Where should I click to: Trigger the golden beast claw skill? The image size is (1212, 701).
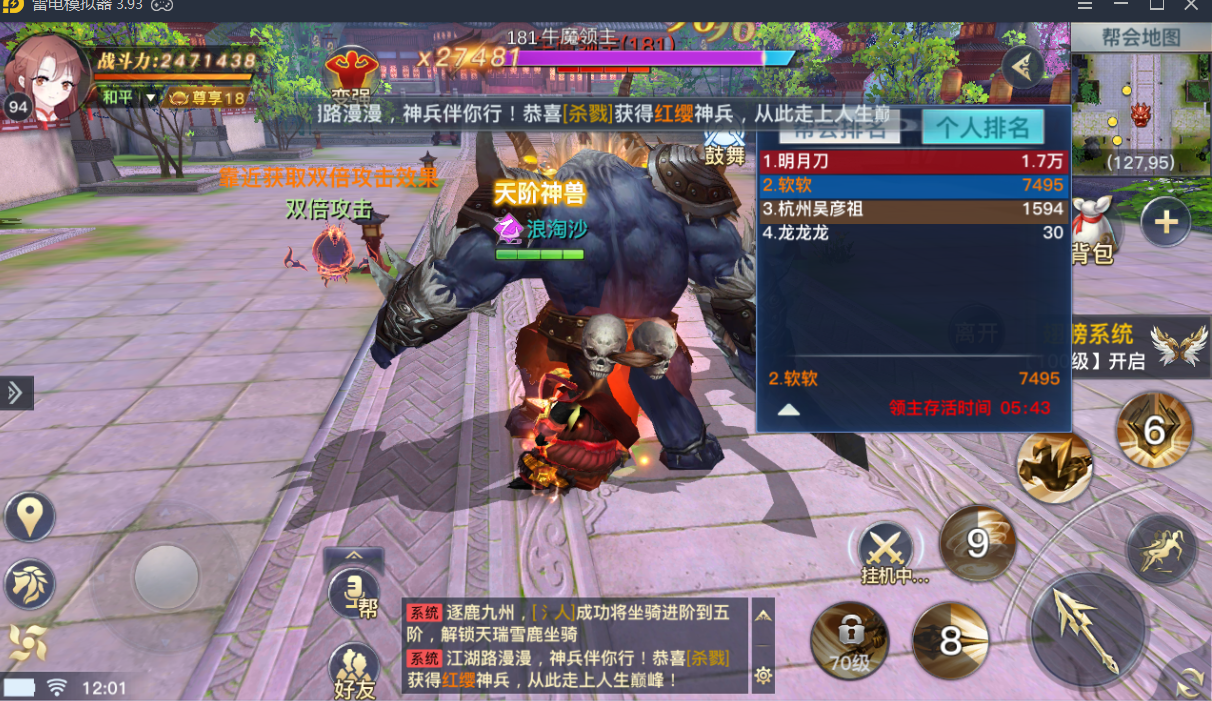pos(1054,467)
